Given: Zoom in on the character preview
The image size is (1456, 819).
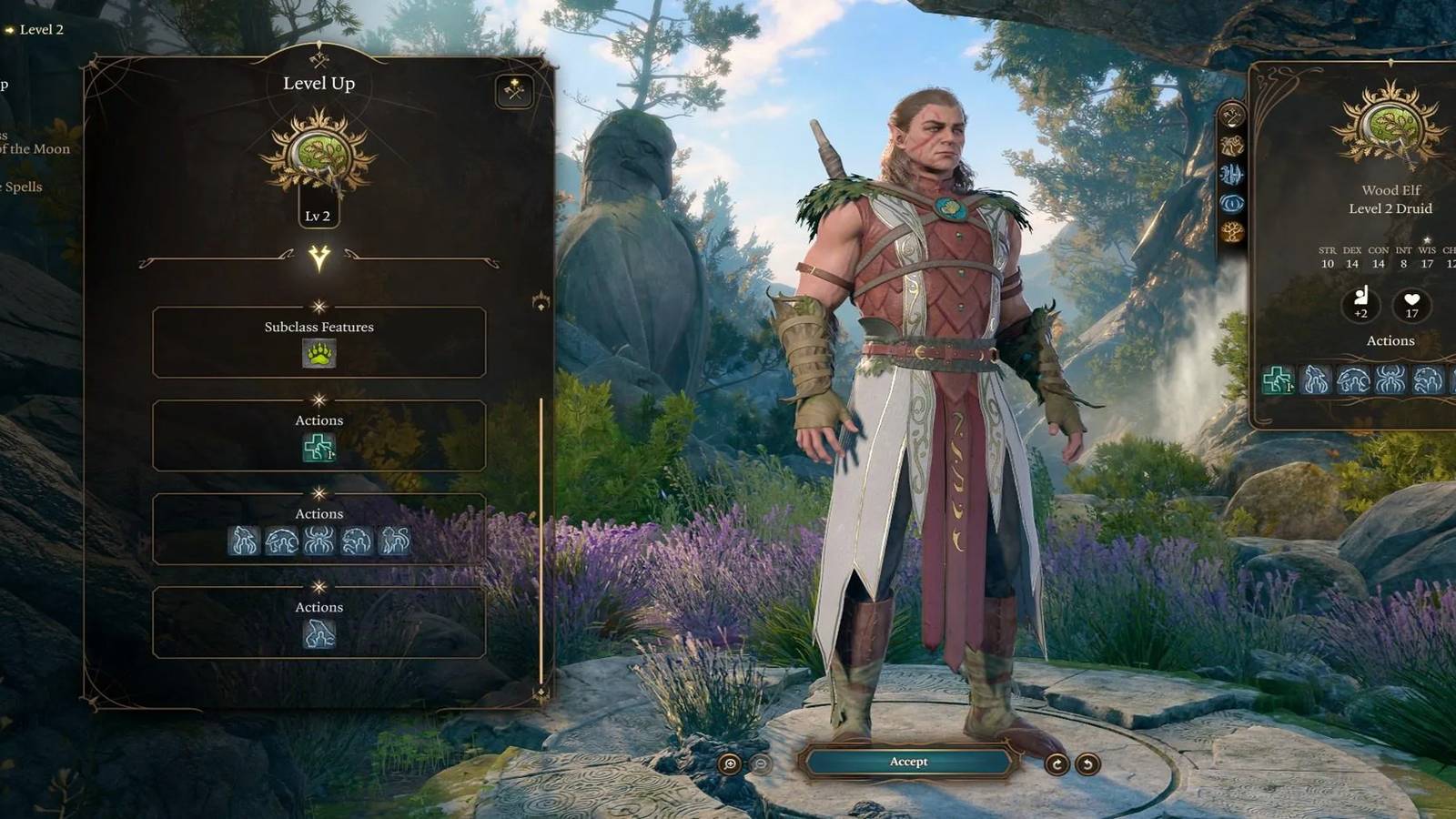Looking at the screenshot, I should tap(730, 764).
